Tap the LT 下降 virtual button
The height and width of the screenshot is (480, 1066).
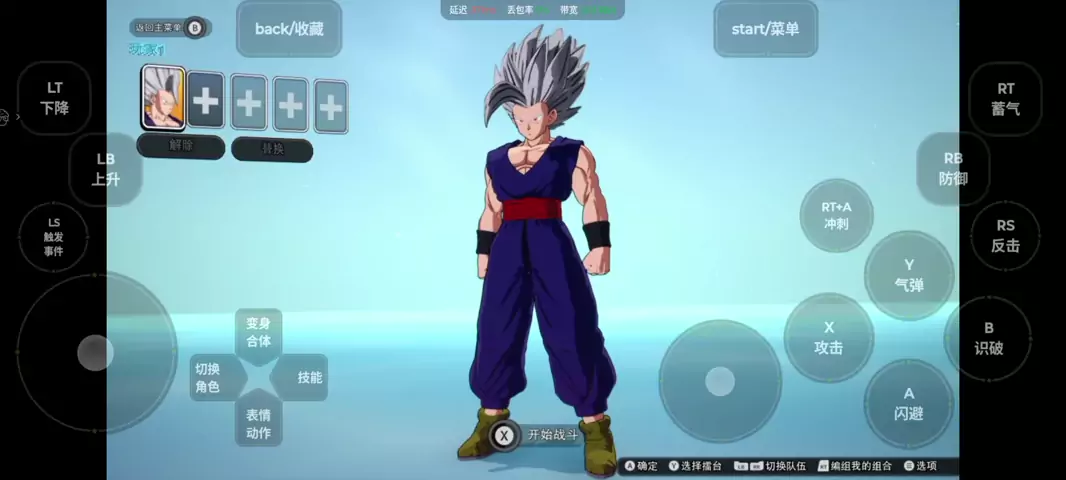[55, 98]
